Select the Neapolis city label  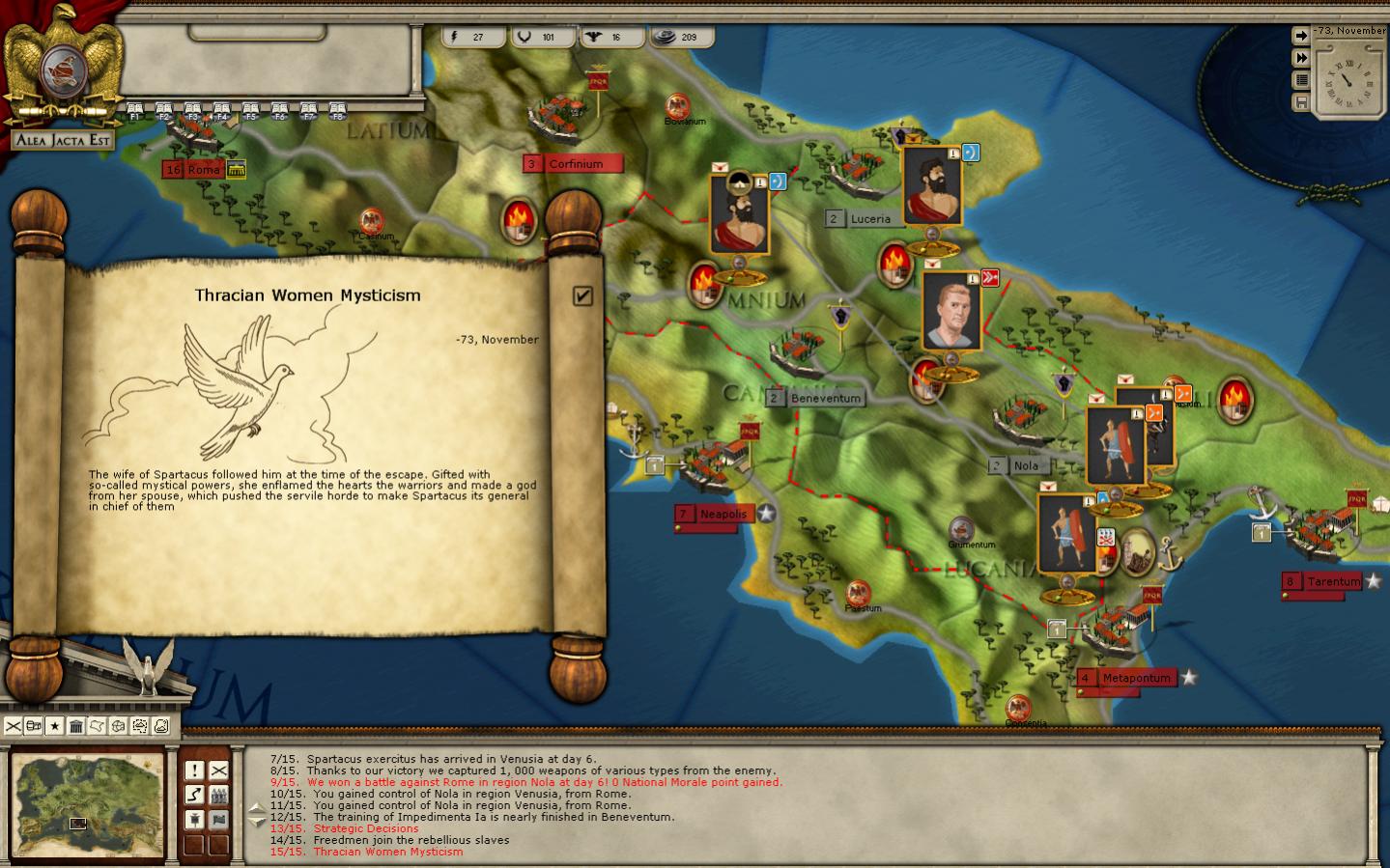point(723,514)
